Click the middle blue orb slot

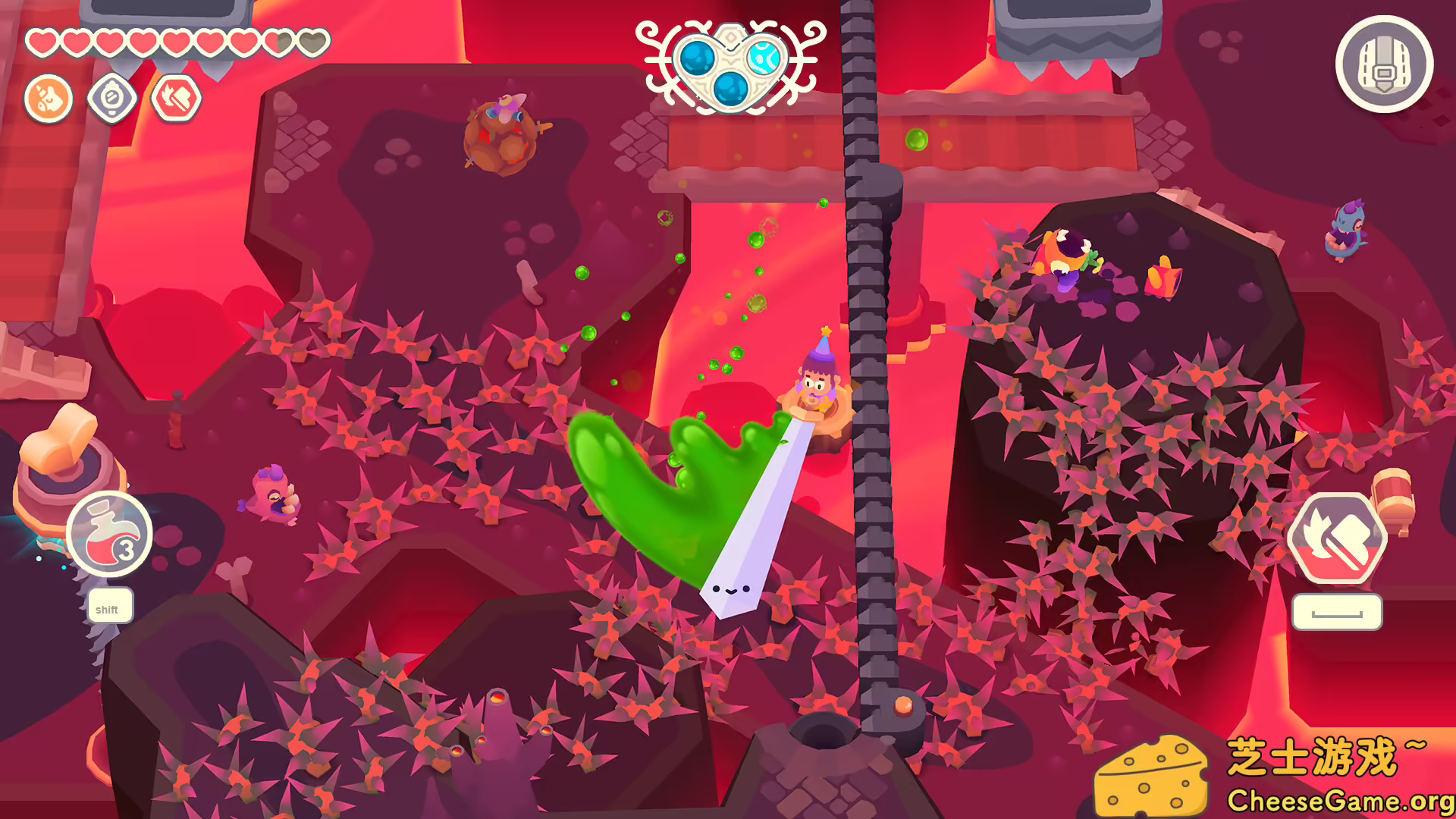731,89
